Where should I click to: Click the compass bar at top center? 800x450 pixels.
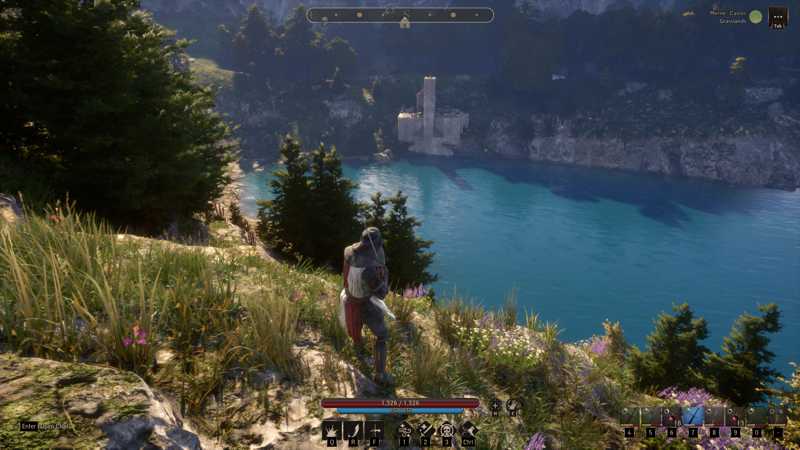pyautogui.click(x=400, y=15)
